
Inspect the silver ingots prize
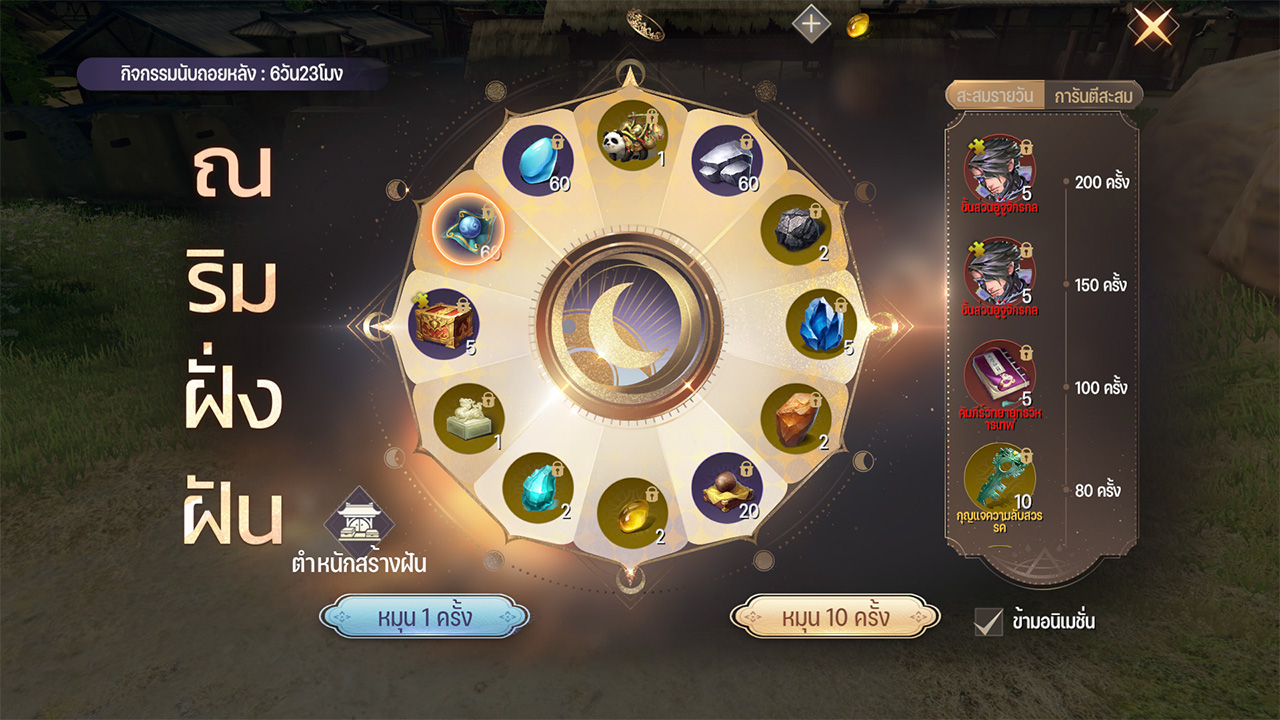pos(727,160)
